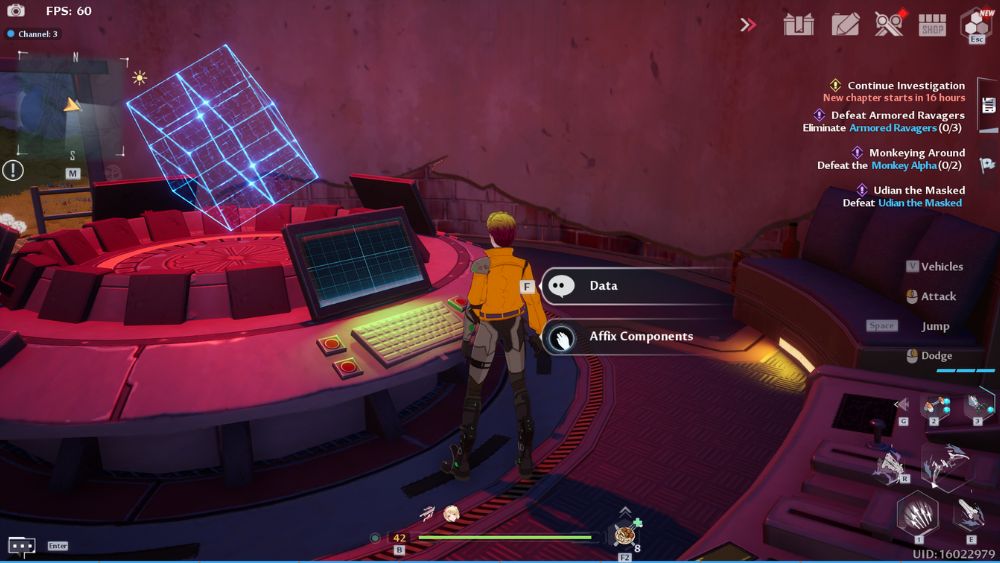Choose the Affix Components option

pyautogui.click(x=640, y=337)
